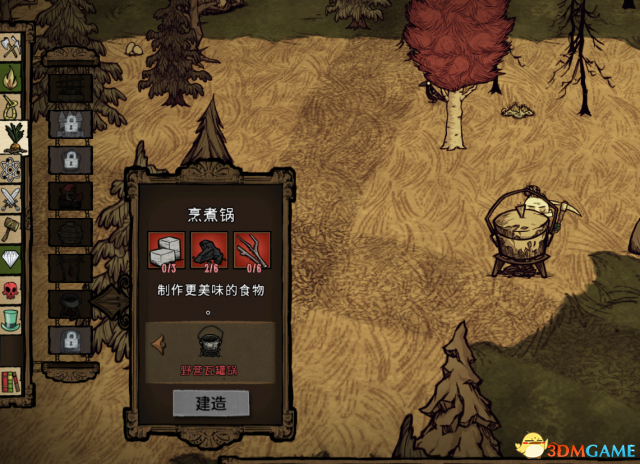Select the charcoal ingredient showing 2/6
Viewport: 640px width, 464px height.
tap(209, 251)
